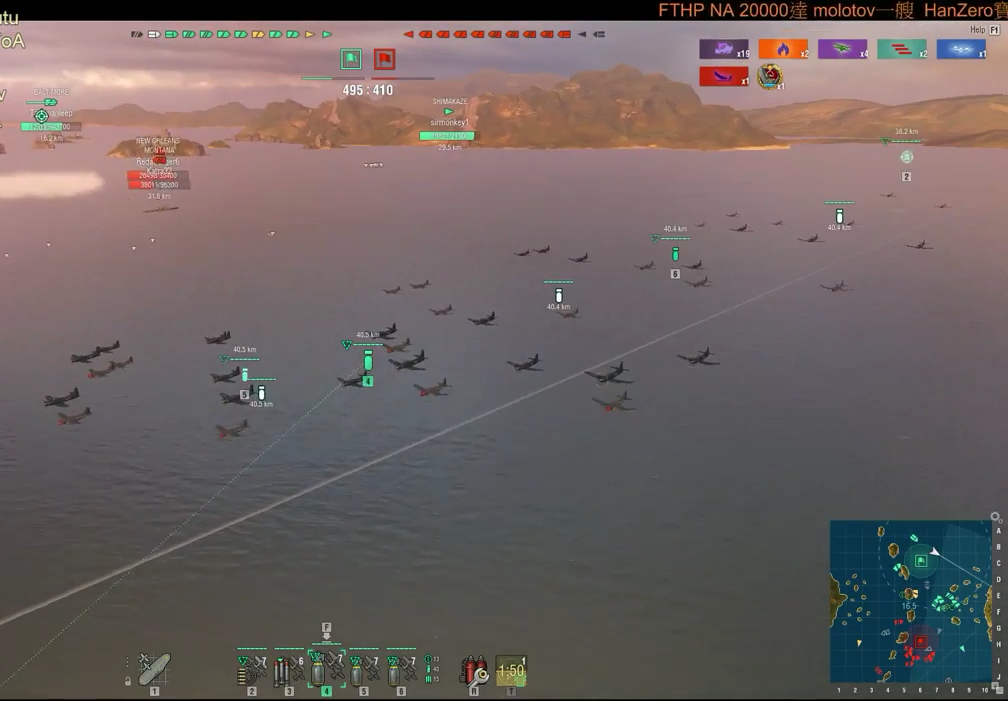Toggle the padlock icon beside the carrier slot
Screen dimensions: 1008x701
coord(128,680)
